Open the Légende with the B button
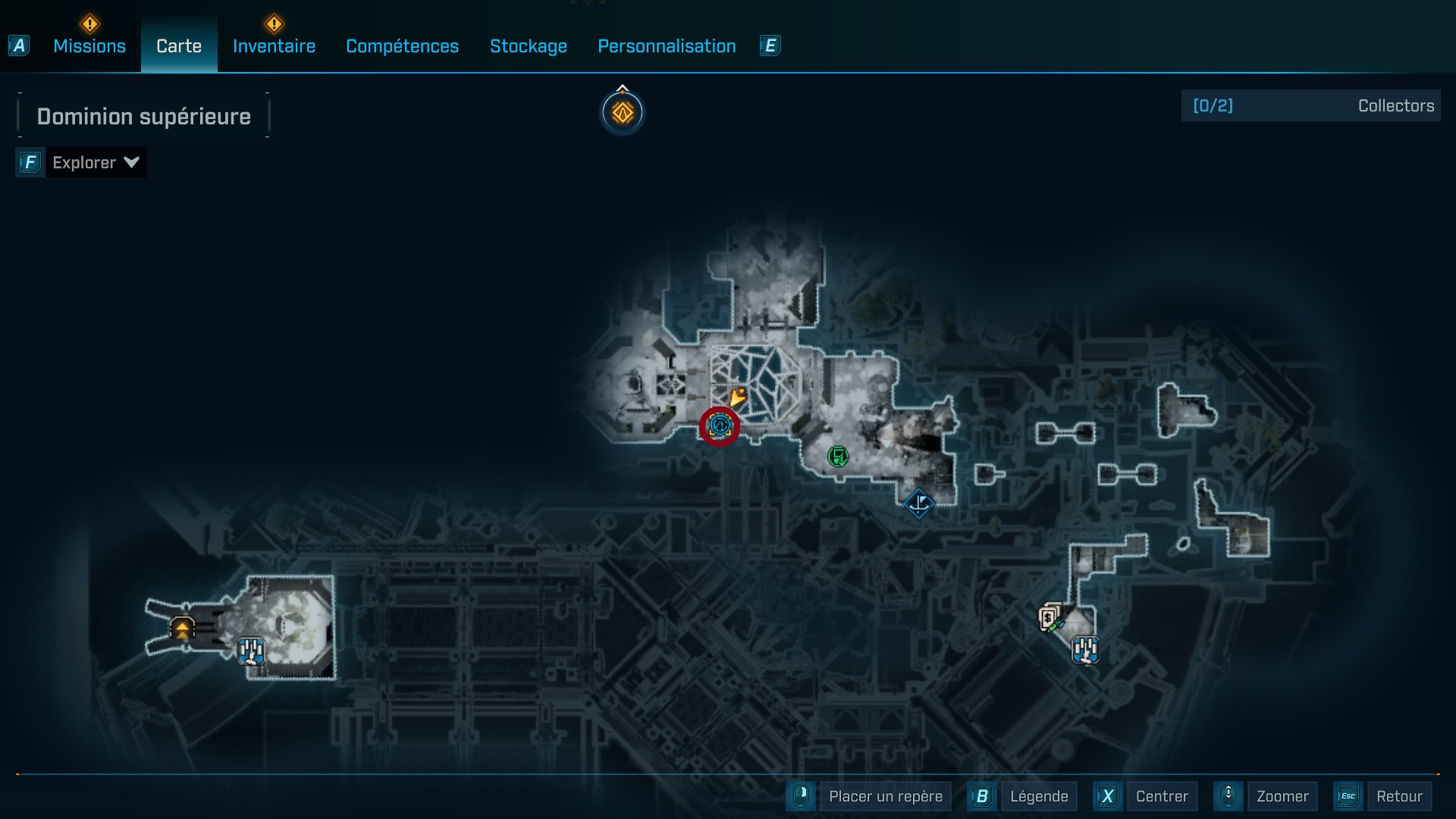The width and height of the screenshot is (1456, 819). click(1040, 796)
